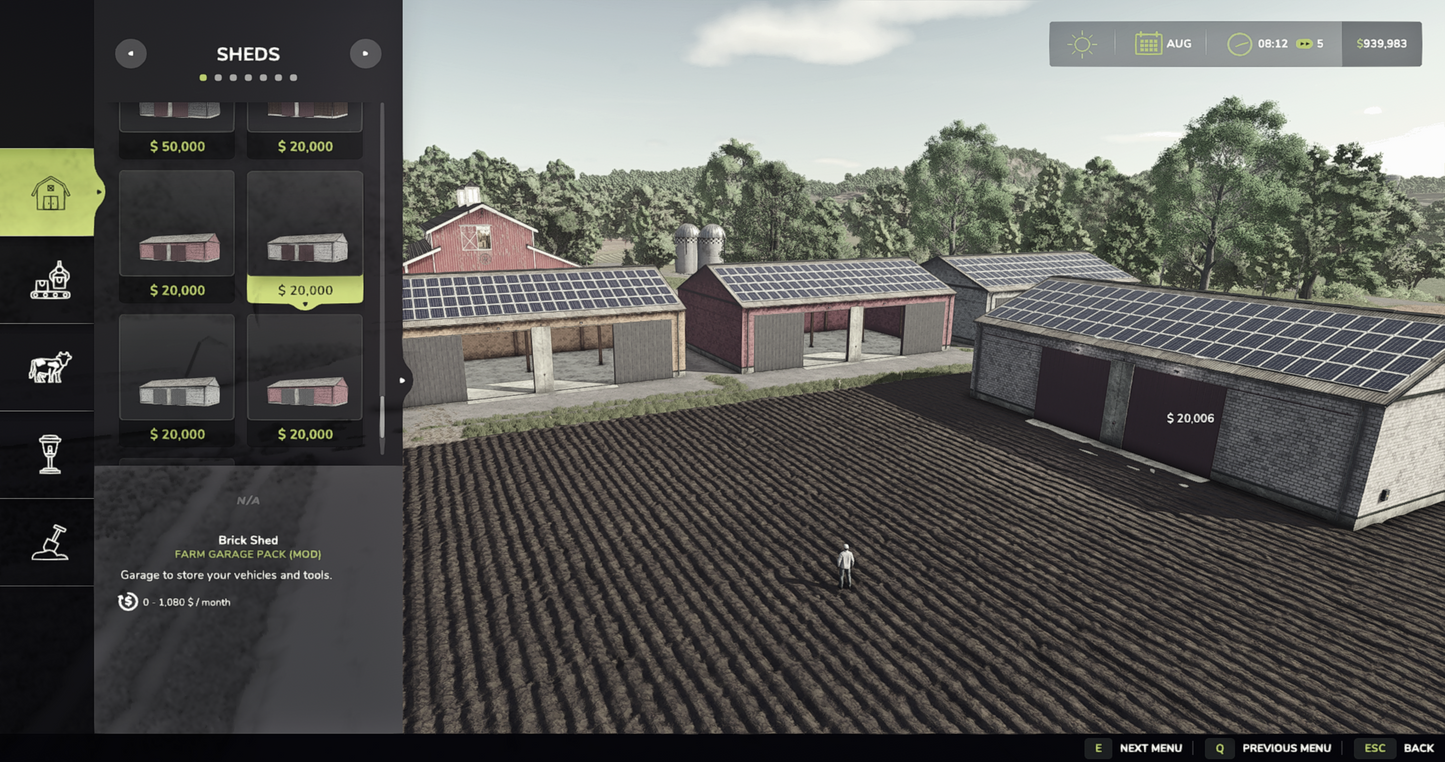Viewport: 1445px width, 762px height.
Task: Click the sun weather icon in the HUD
Action: pyautogui.click(x=1080, y=42)
